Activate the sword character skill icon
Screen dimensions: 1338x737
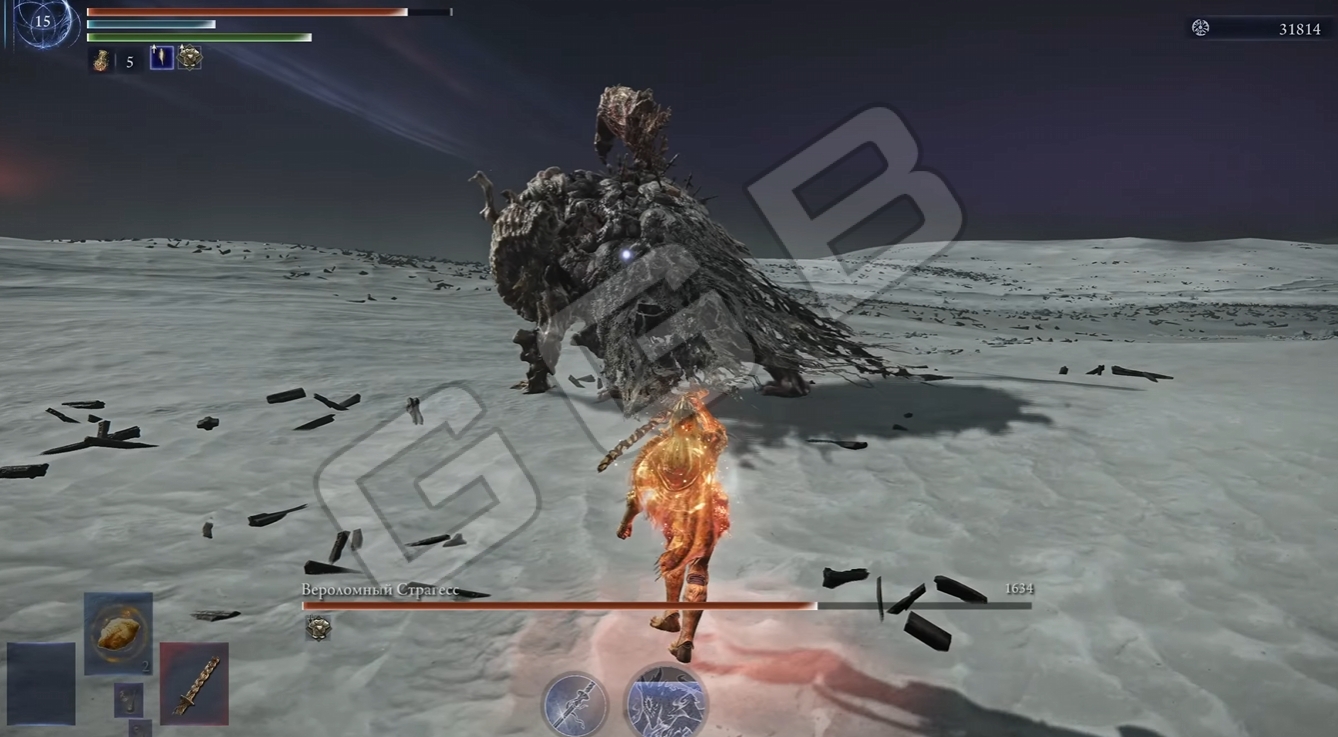click(575, 704)
